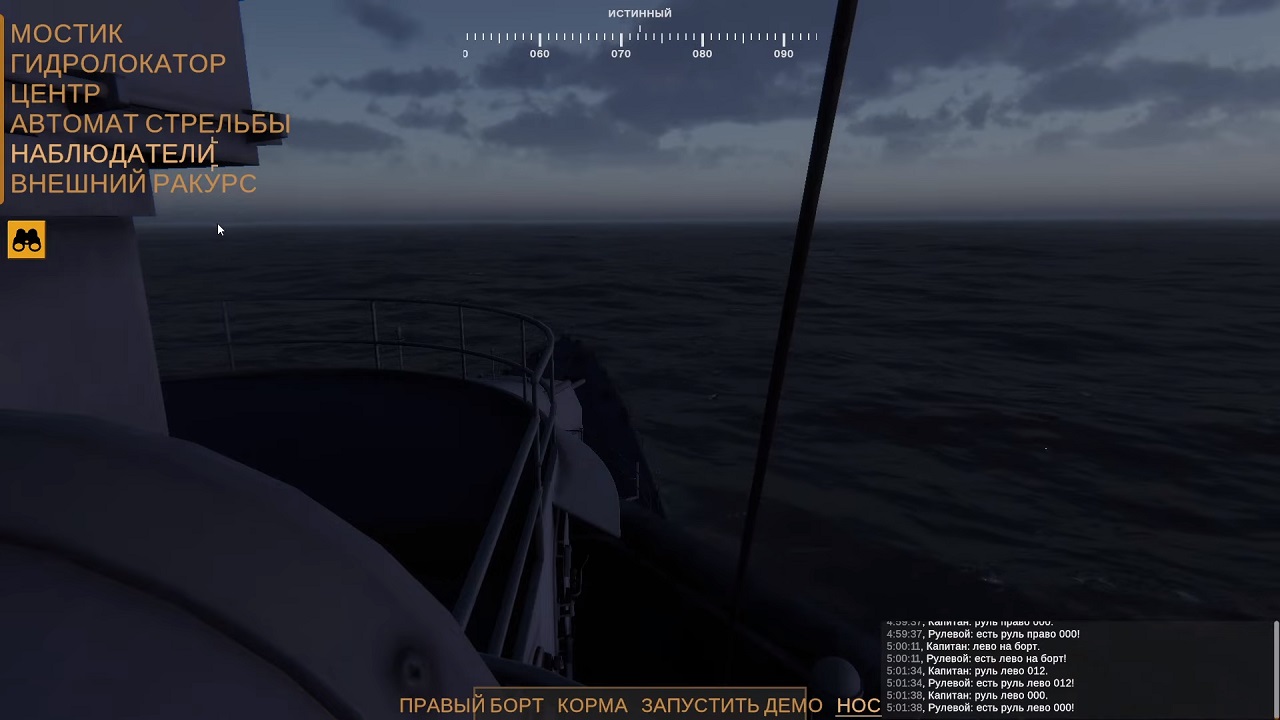Select the latest Рулевой message in the log

click(980, 707)
